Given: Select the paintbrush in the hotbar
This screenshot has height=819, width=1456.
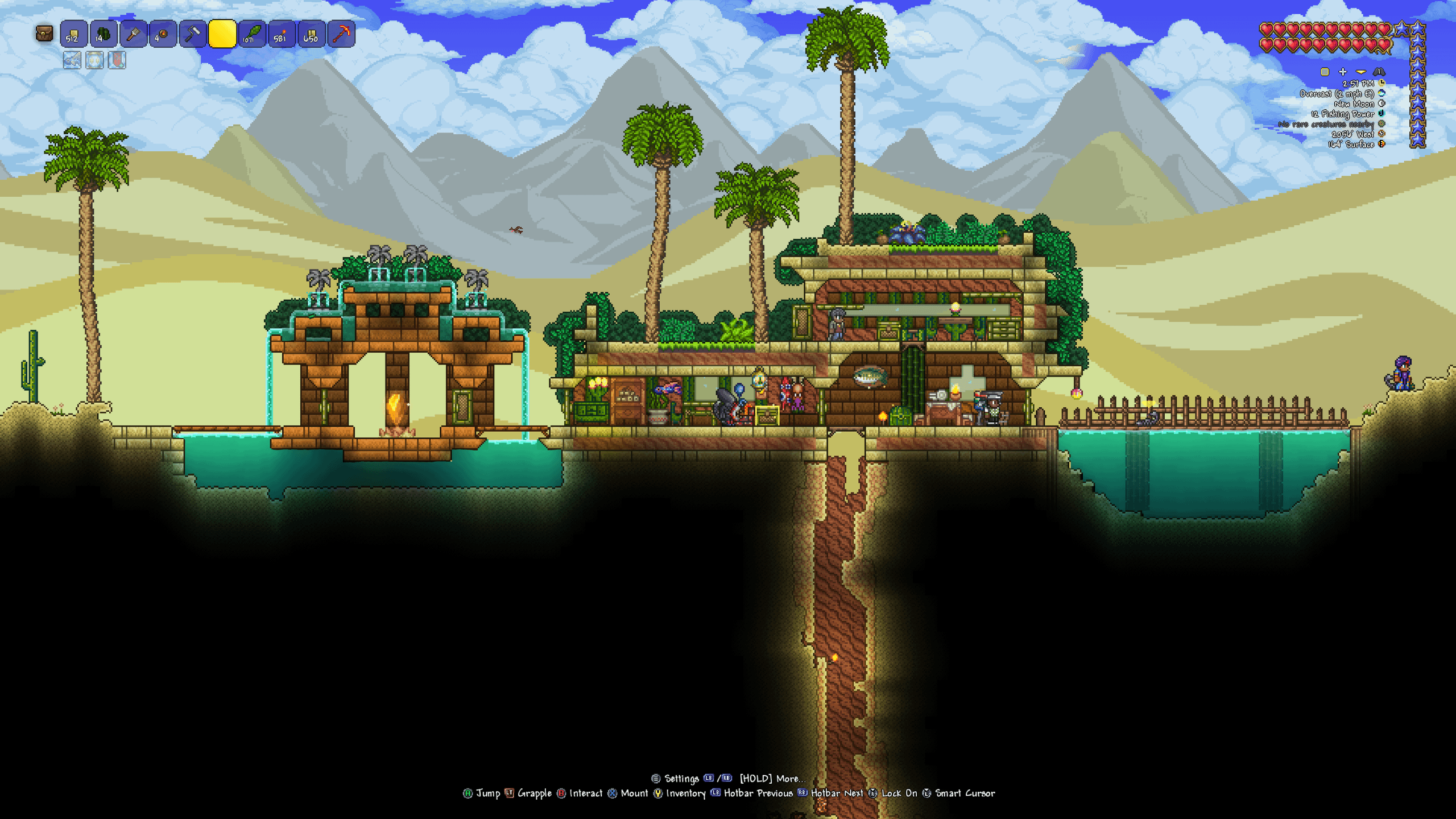Looking at the screenshot, I should point(133,35).
